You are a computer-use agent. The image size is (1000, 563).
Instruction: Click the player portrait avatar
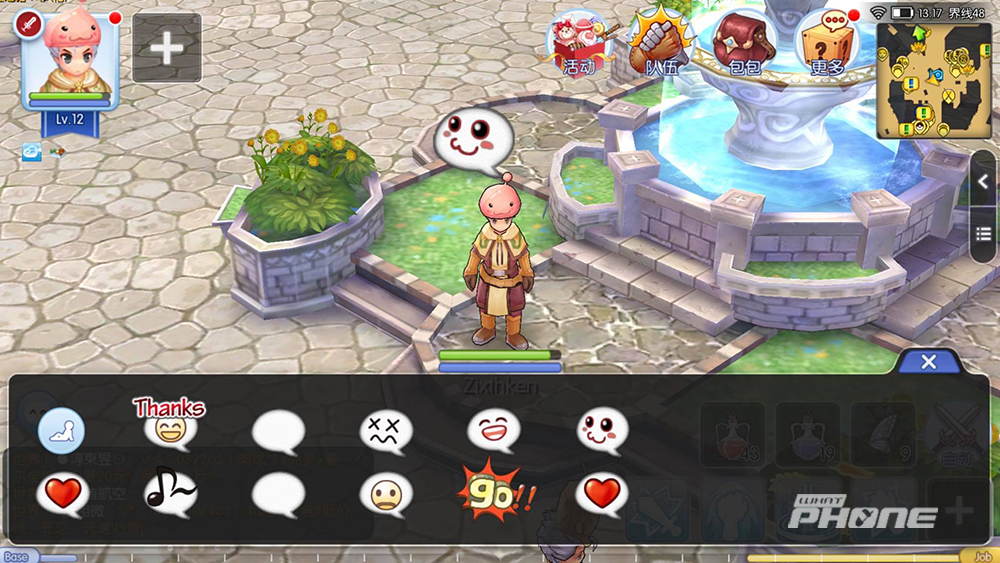click(70, 62)
